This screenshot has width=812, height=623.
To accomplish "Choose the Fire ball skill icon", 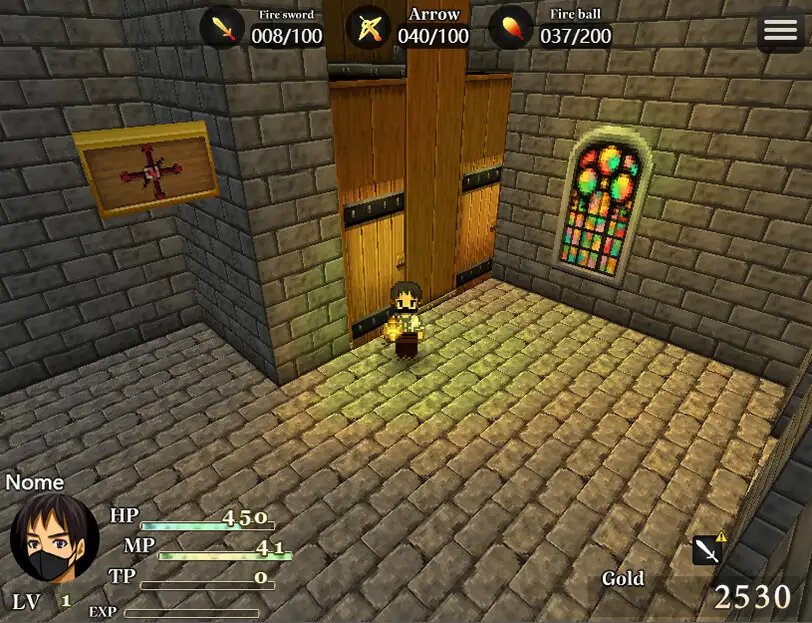I will click(510, 28).
